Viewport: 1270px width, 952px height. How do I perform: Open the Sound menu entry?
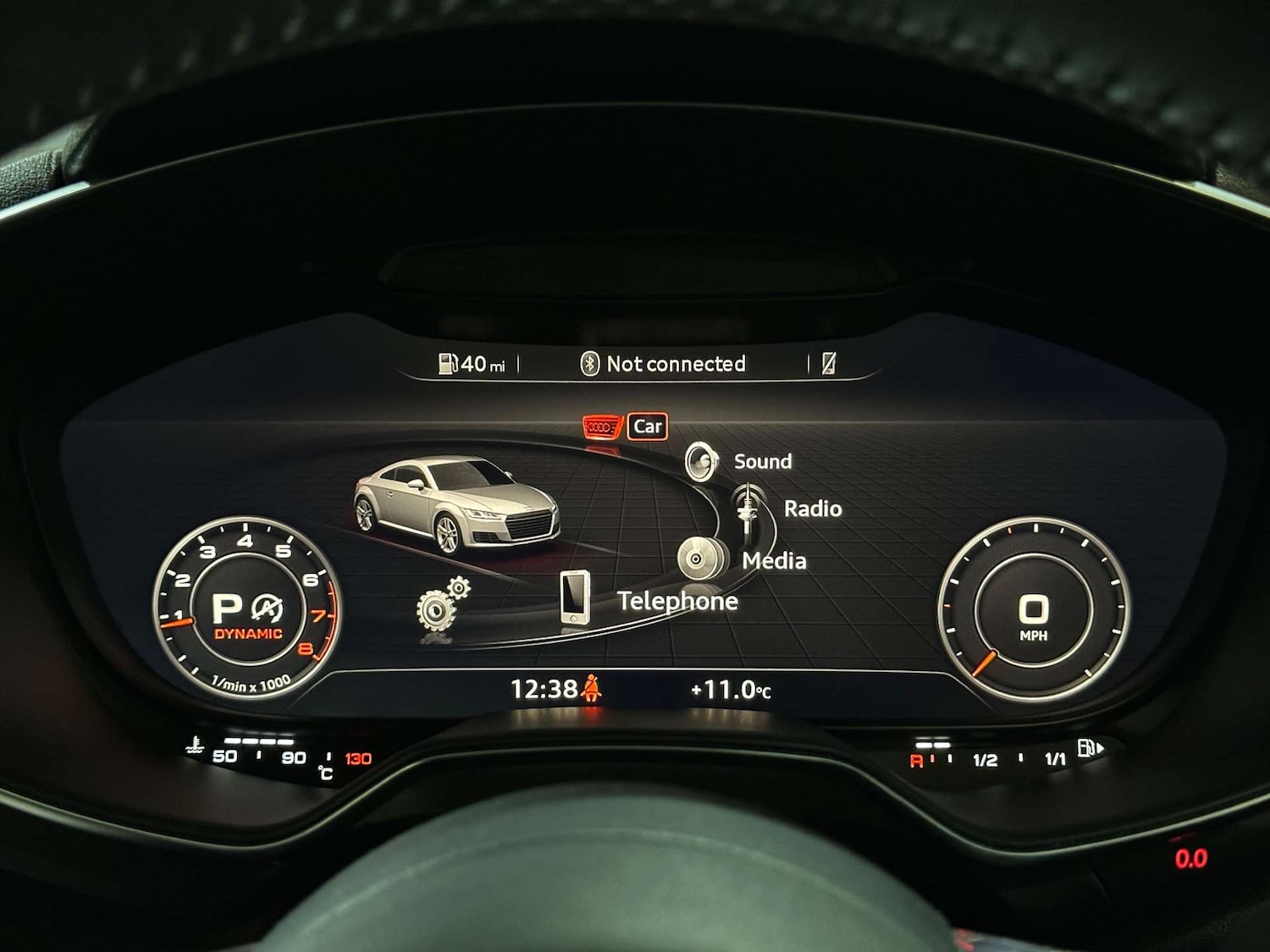762,460
